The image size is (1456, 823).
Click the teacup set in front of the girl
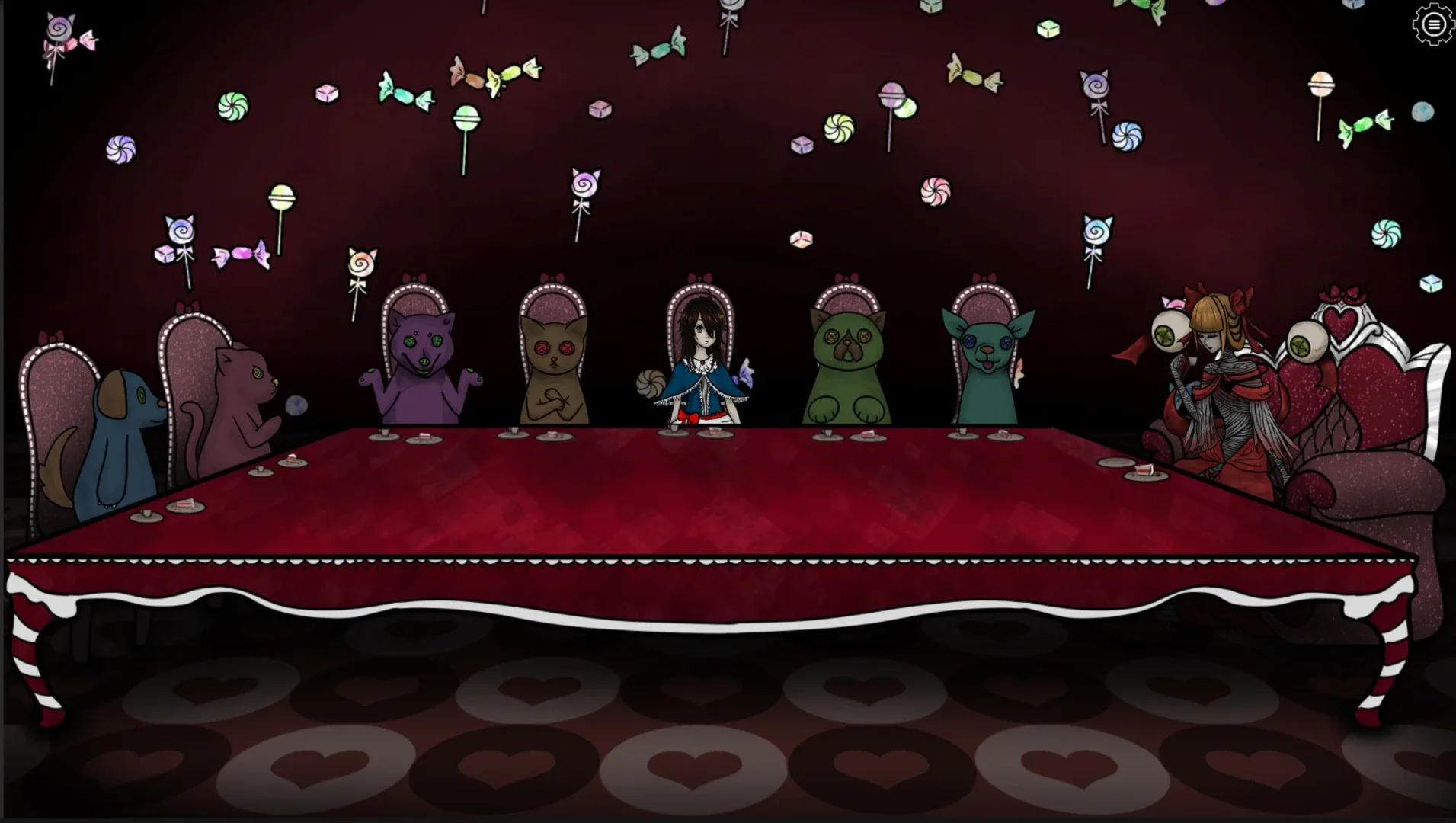pyautogui.click(x=674, y=430)
